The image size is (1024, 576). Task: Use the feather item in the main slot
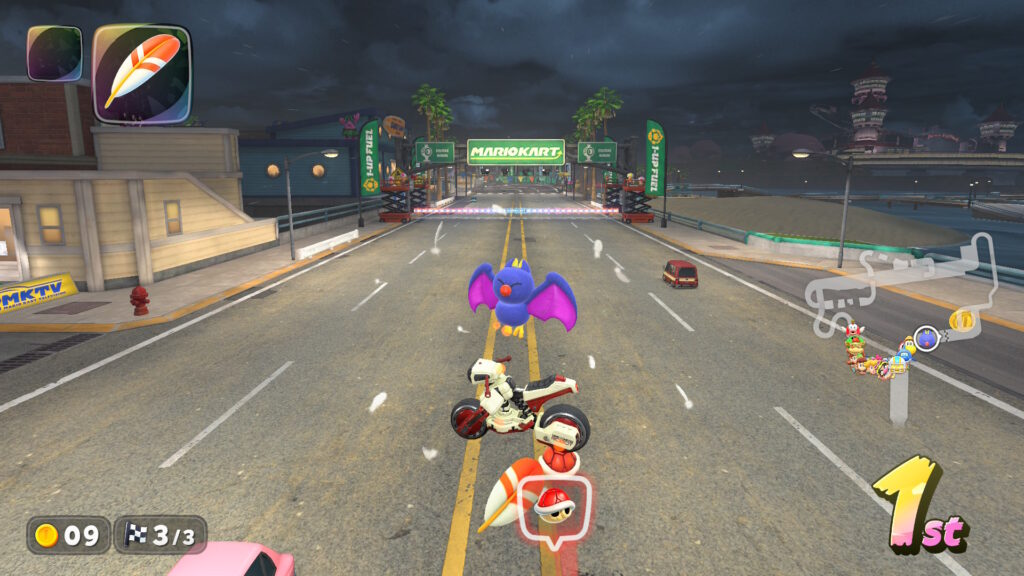point(141,73)
